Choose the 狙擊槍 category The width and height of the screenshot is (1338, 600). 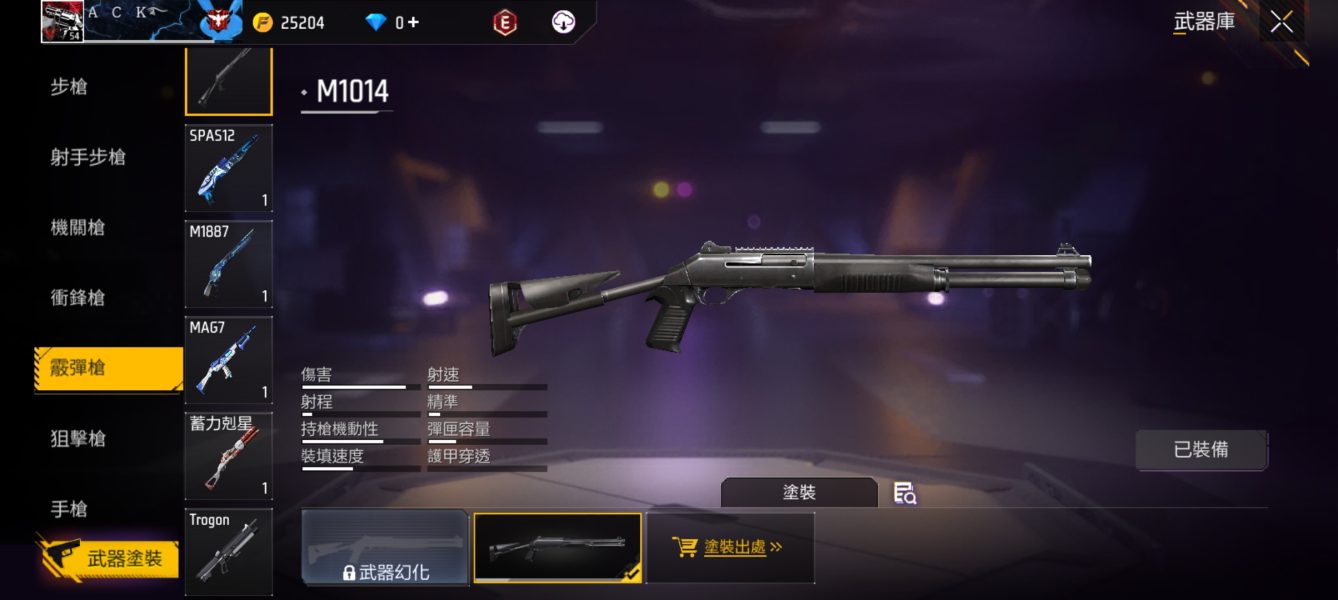click(x=78, y=438)
